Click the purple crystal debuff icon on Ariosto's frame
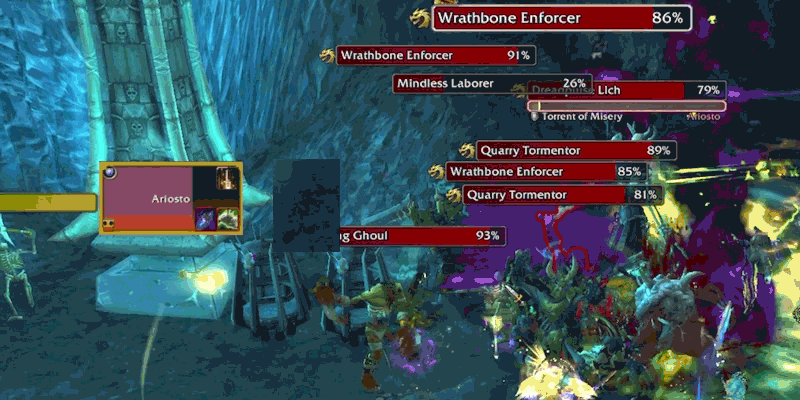The width and height of the screenshot is (800, 400). coord(206,219)
